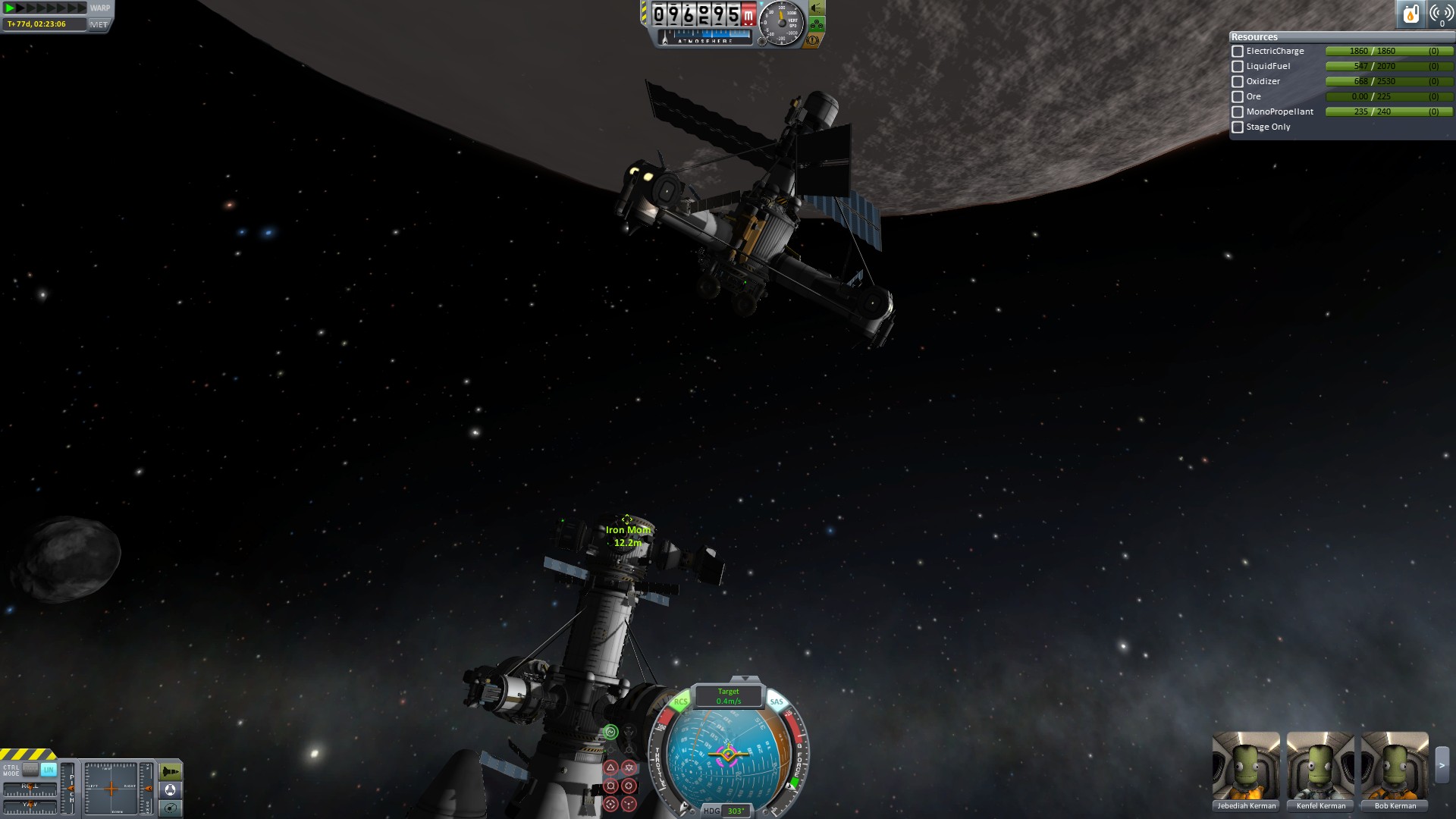Expand the crew portraits arrow
Screen dimensions: 1456x819
coord(1442,766)
